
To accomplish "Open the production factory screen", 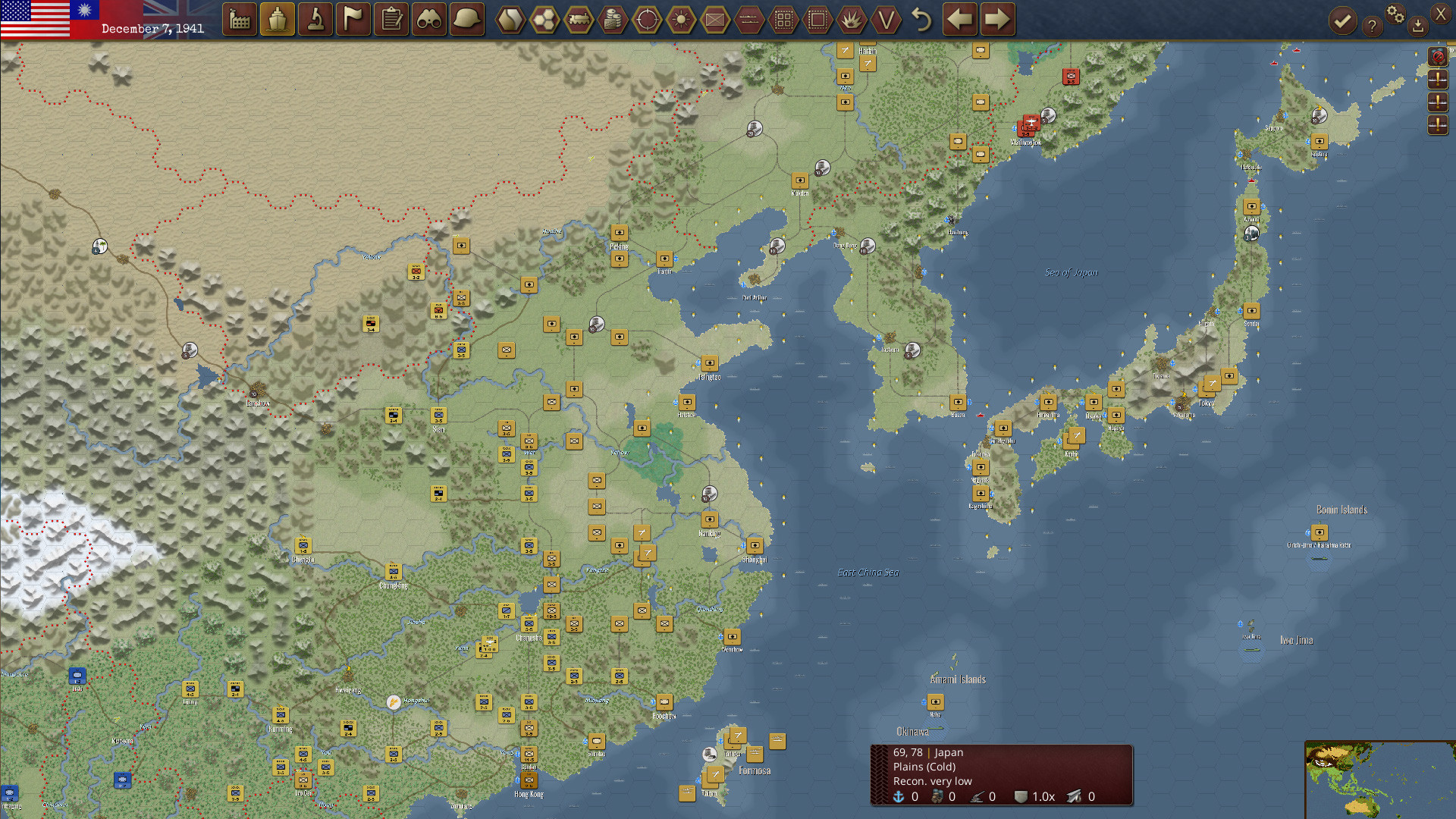I will 240,20.
